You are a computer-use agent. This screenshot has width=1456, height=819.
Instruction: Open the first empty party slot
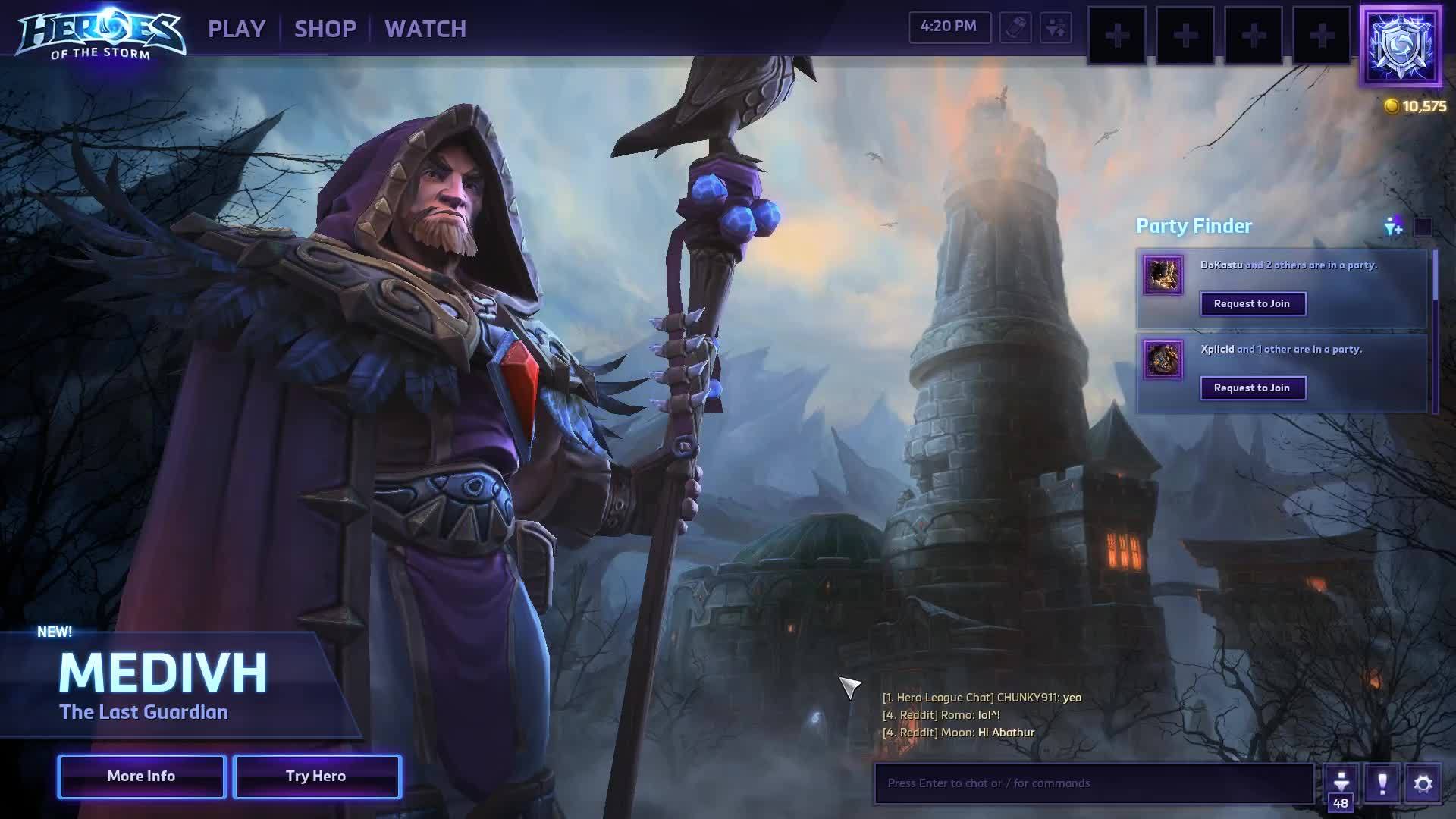[1119, 34]
